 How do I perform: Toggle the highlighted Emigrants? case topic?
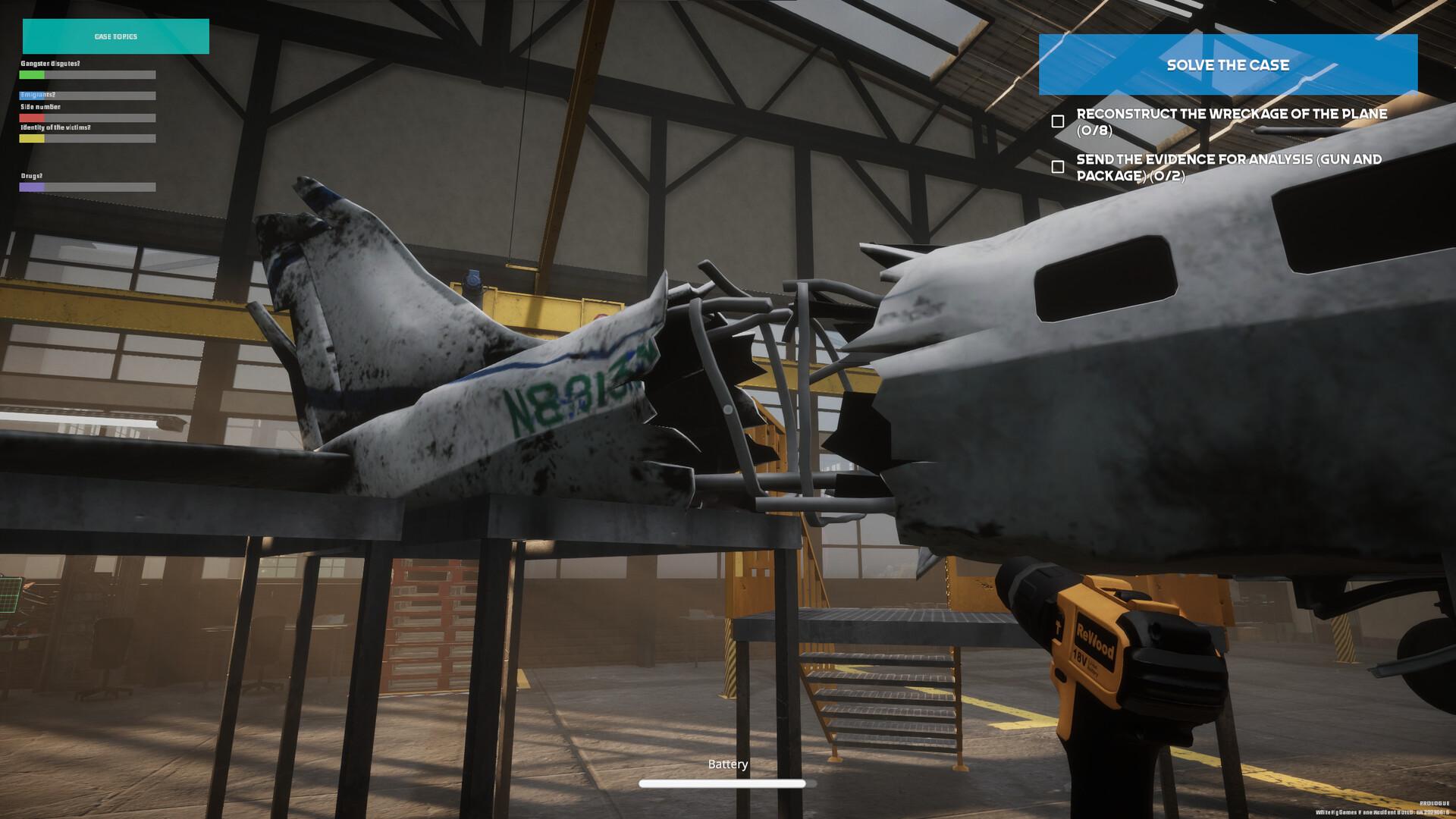coord(36,95)
